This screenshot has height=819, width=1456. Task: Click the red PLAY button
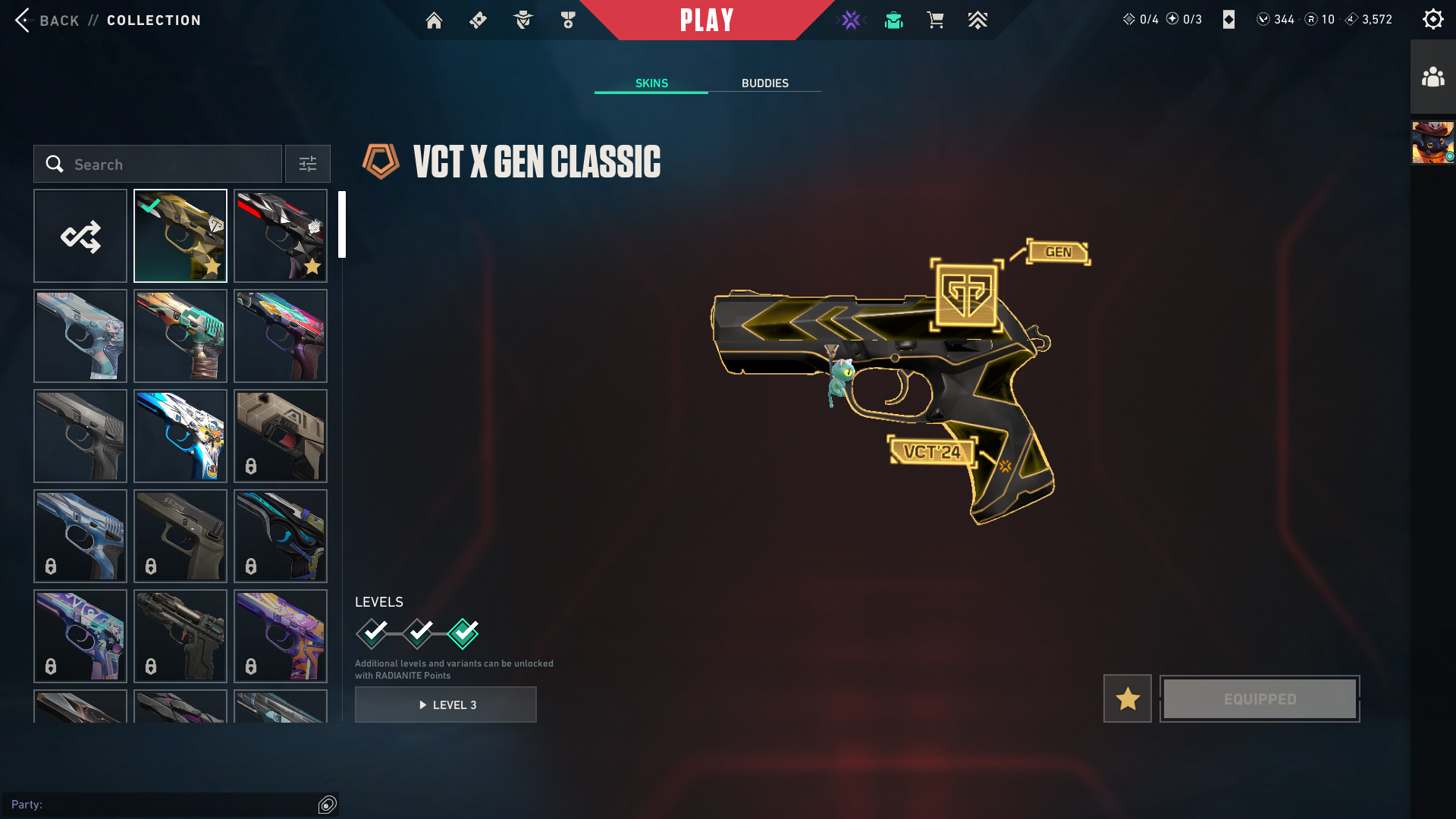707,20
